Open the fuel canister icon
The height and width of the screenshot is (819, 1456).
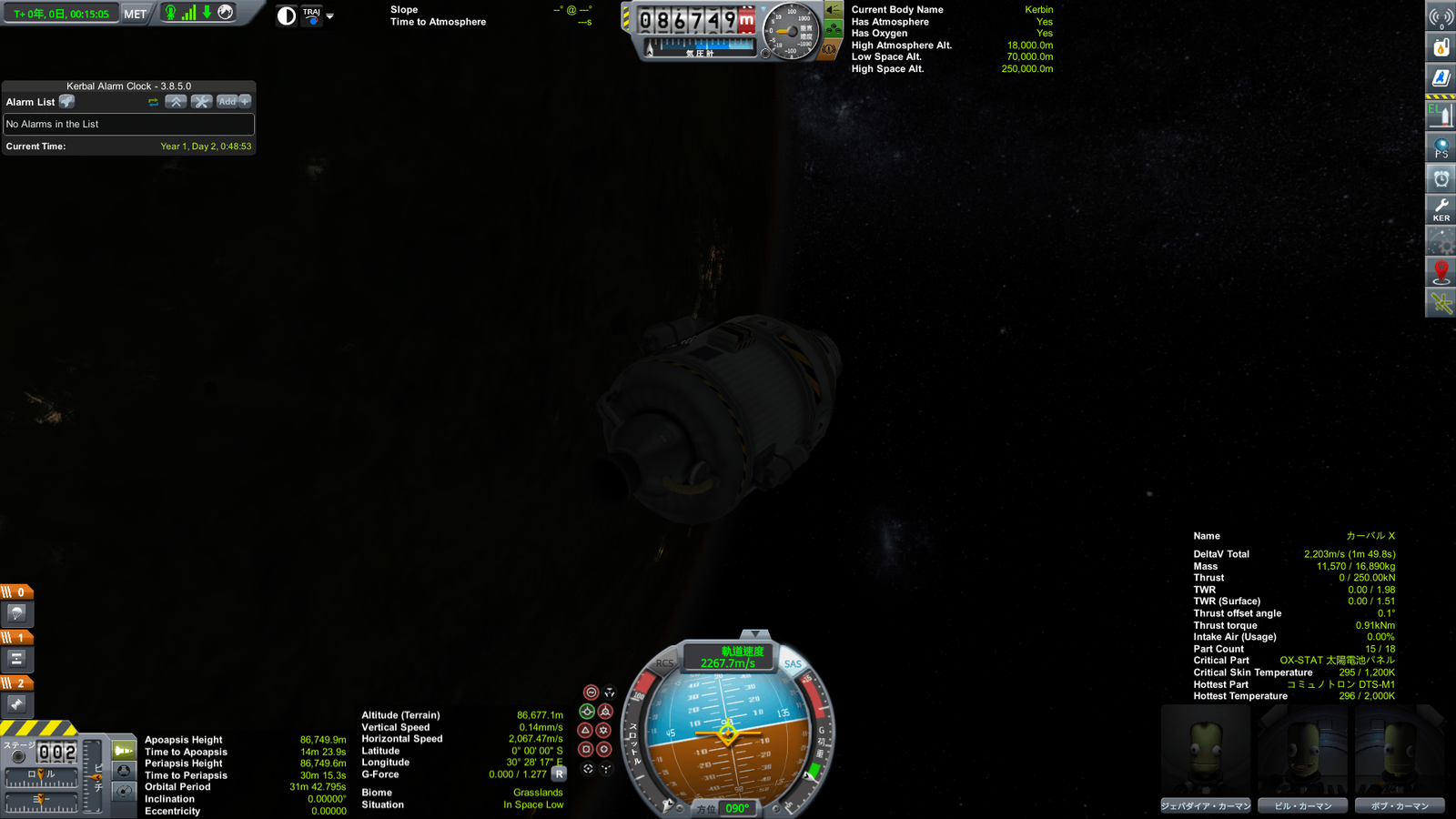[1441, 47]
